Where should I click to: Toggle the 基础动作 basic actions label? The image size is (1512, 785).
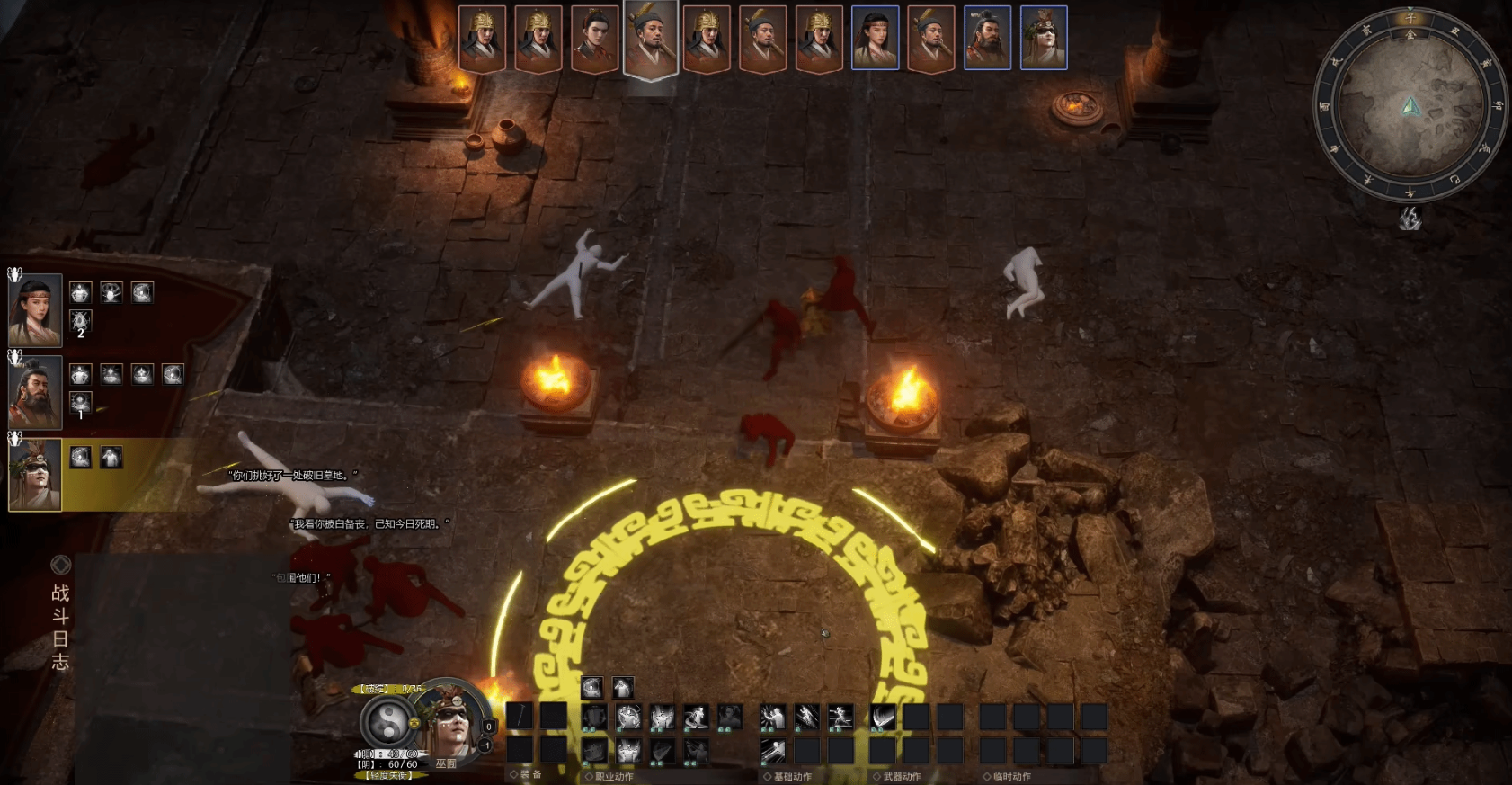pos(791,776)
